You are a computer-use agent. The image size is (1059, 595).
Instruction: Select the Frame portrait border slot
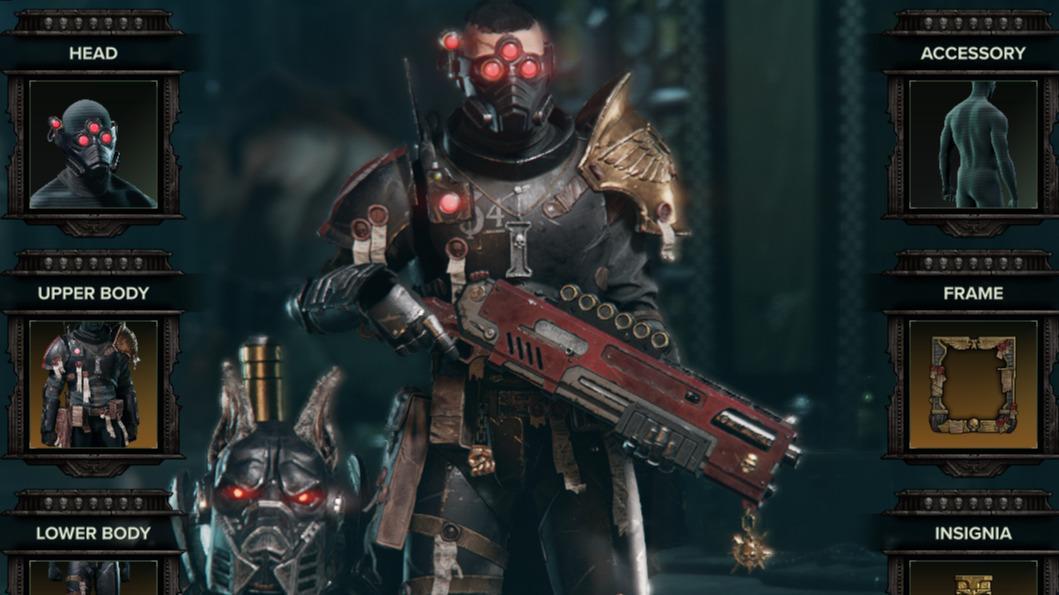coord(973,384)
